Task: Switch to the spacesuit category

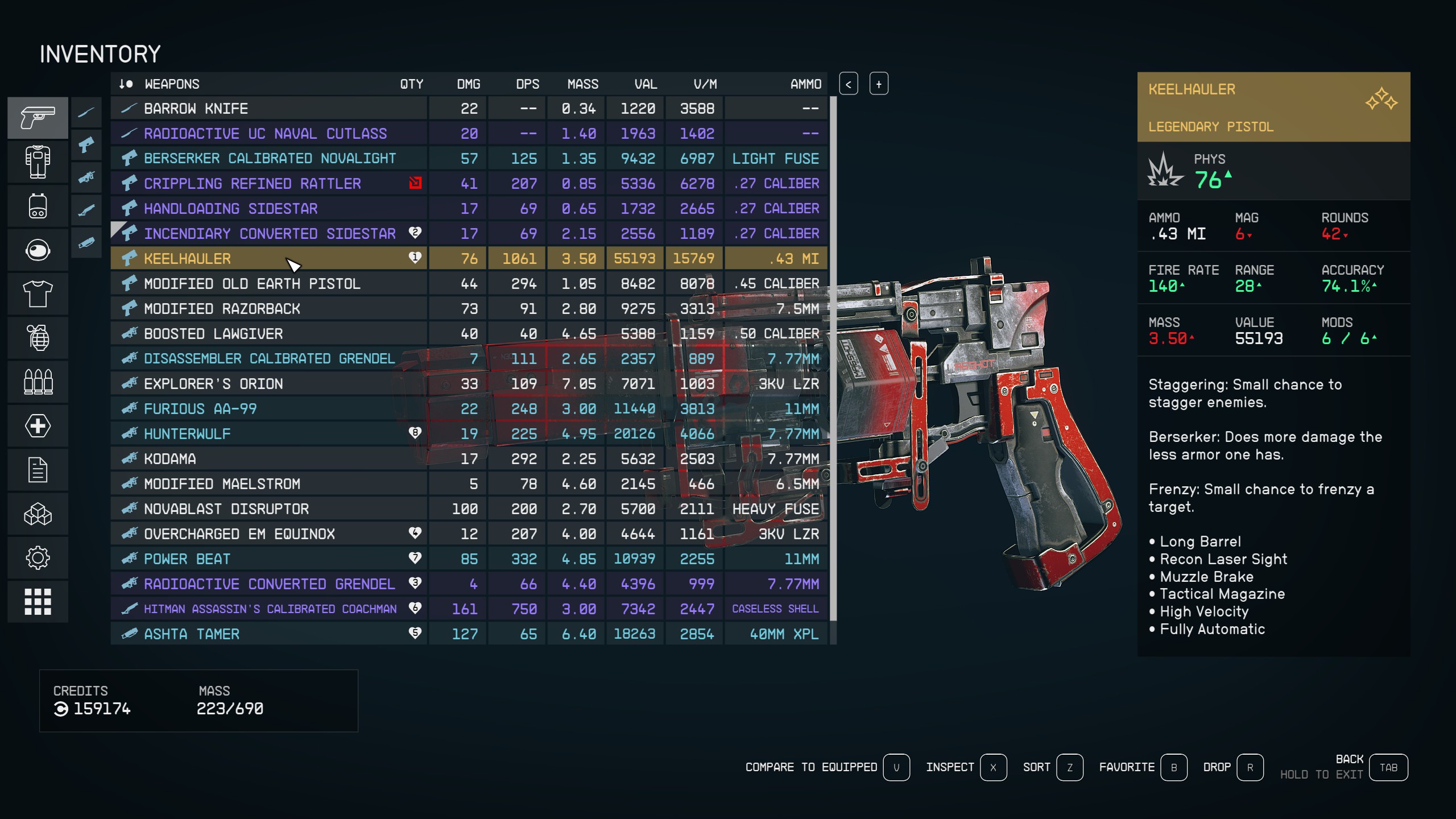Action: pyautogui.click(x=38, y=162)
